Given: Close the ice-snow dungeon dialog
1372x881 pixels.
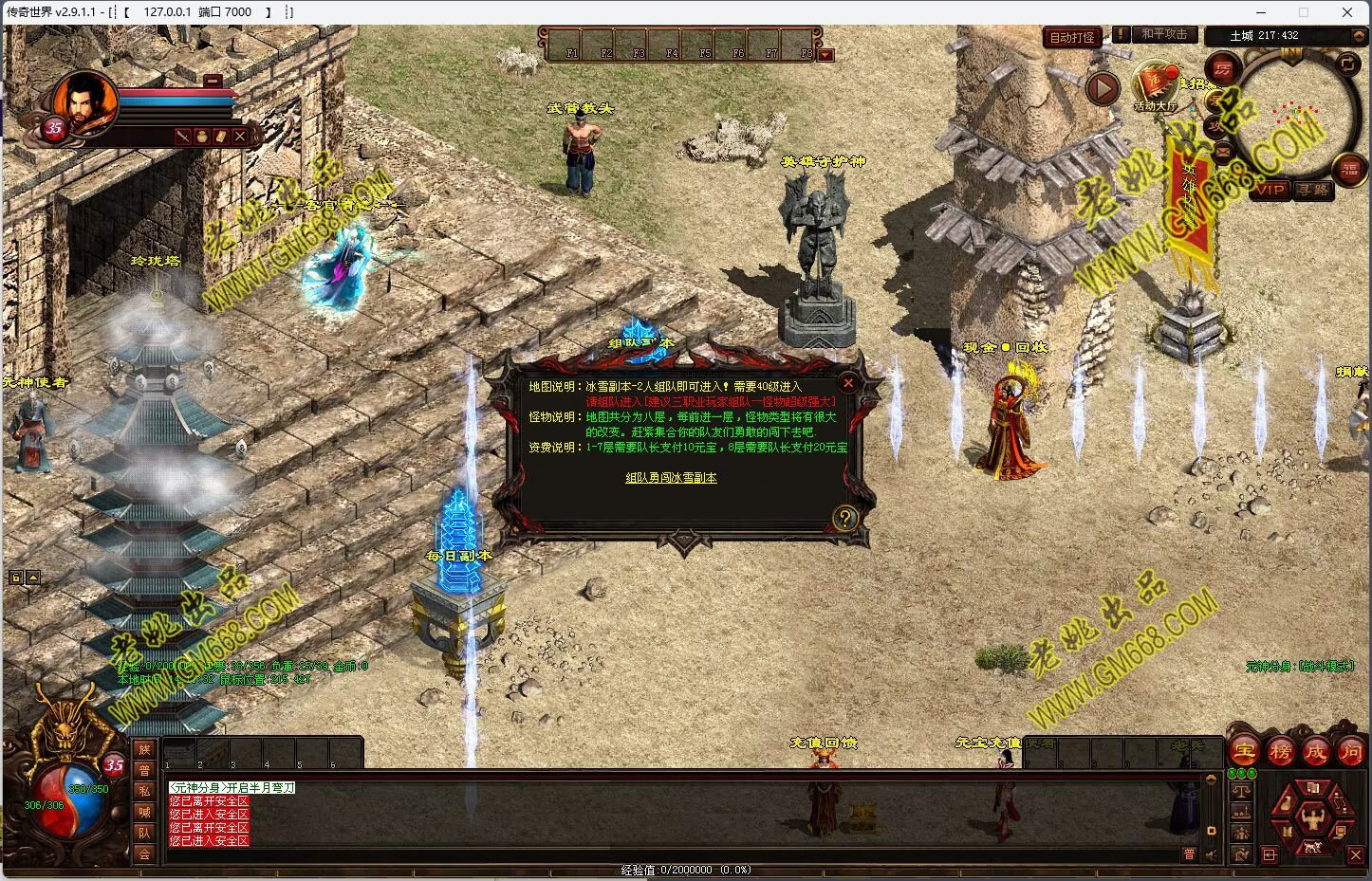Looking at the screenshot, I should point(848,383).
